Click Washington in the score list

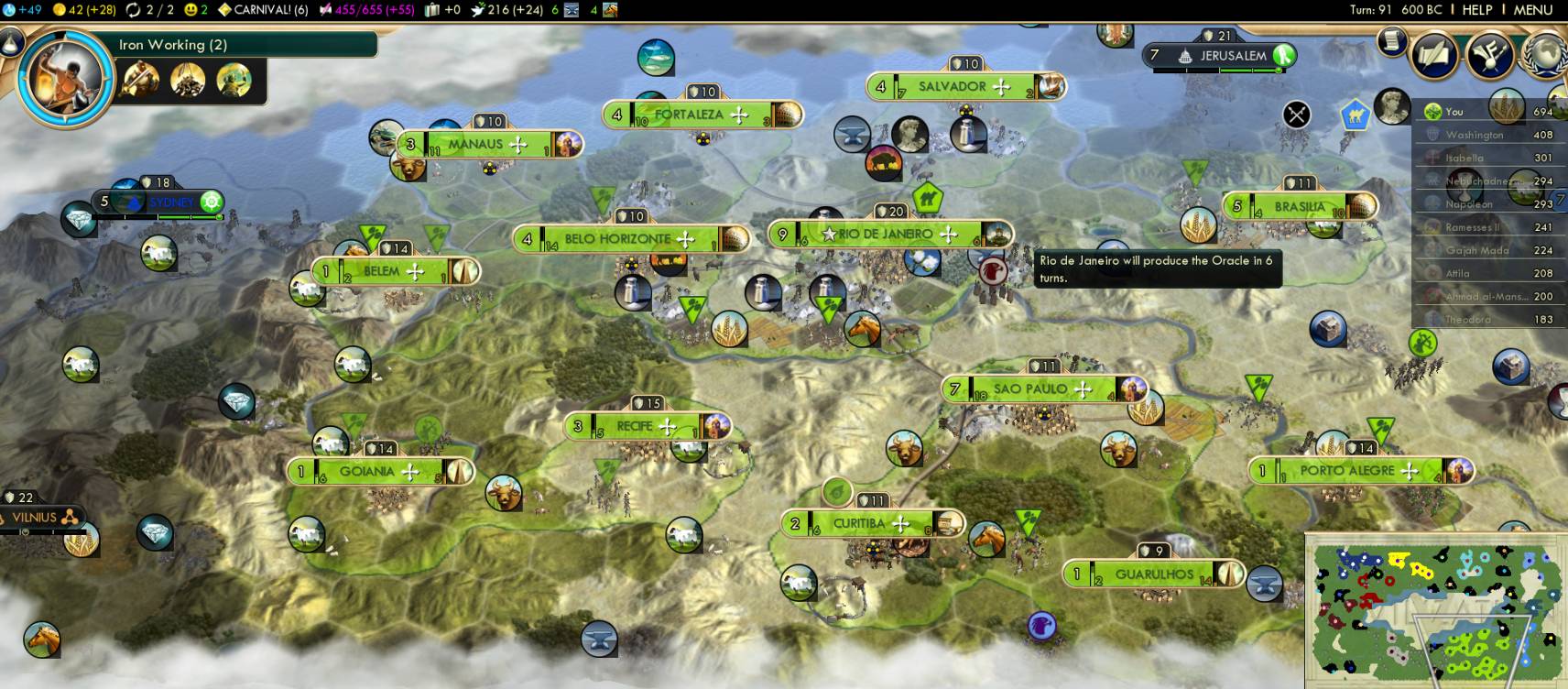pyautogui.click(x=1475, y=135)
